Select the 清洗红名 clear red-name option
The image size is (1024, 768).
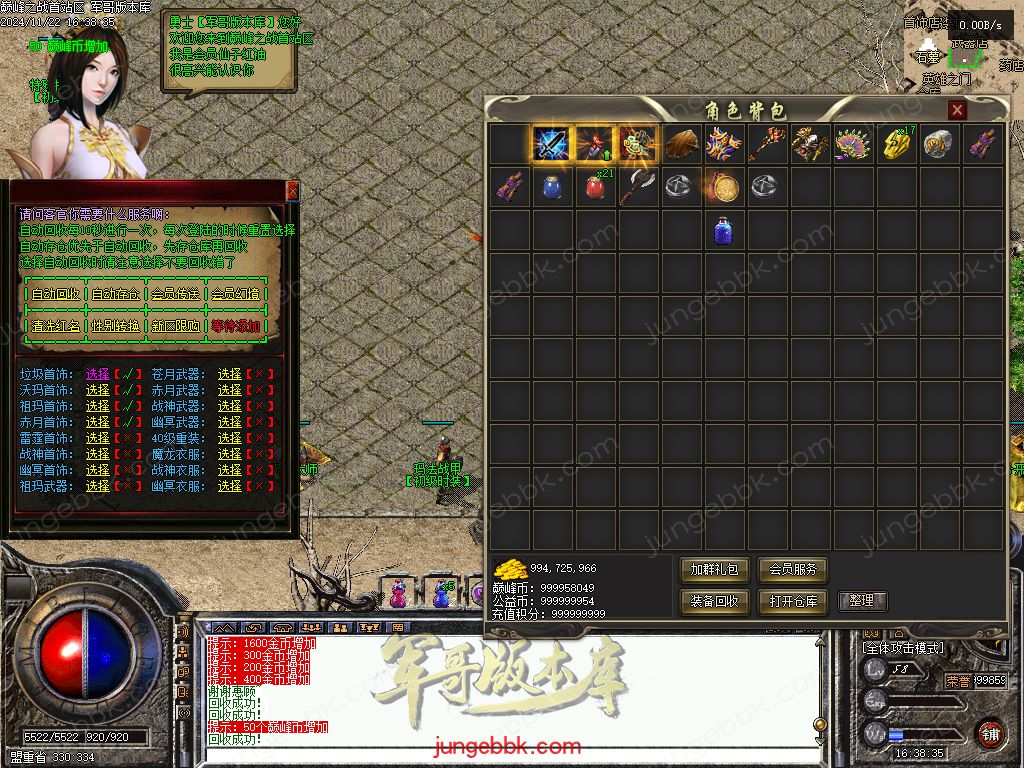56,326
